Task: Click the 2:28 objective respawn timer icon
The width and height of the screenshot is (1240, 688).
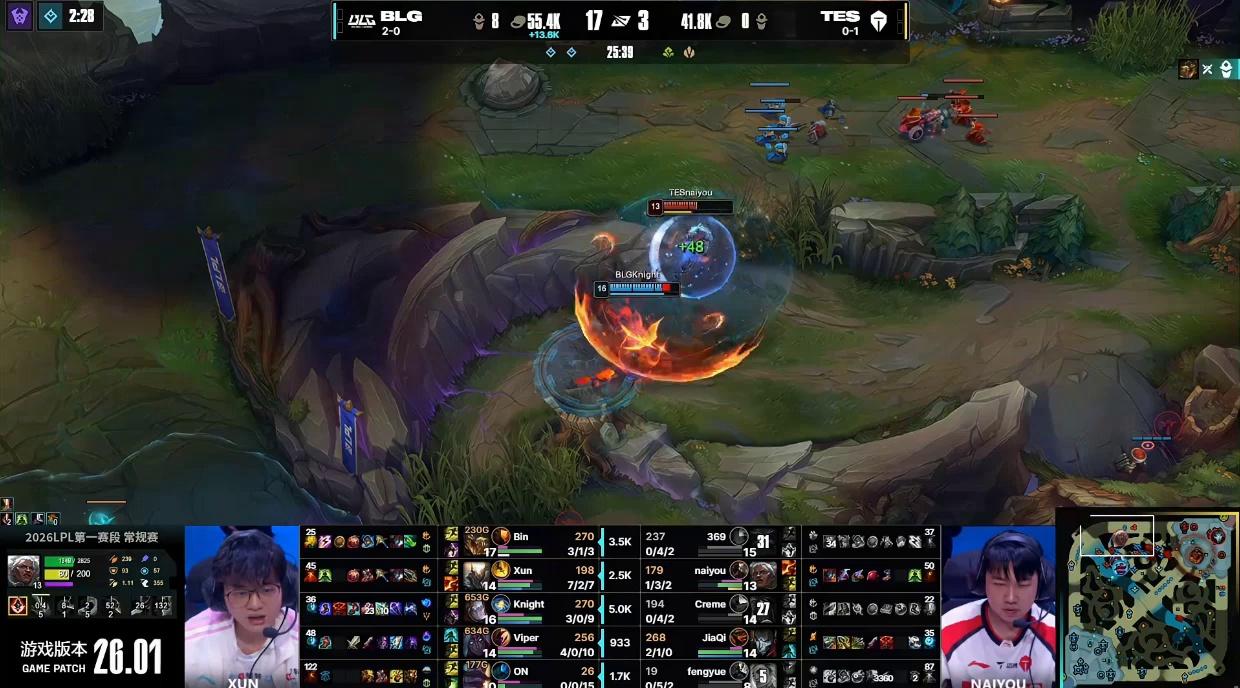Action: tap(50, 16)
